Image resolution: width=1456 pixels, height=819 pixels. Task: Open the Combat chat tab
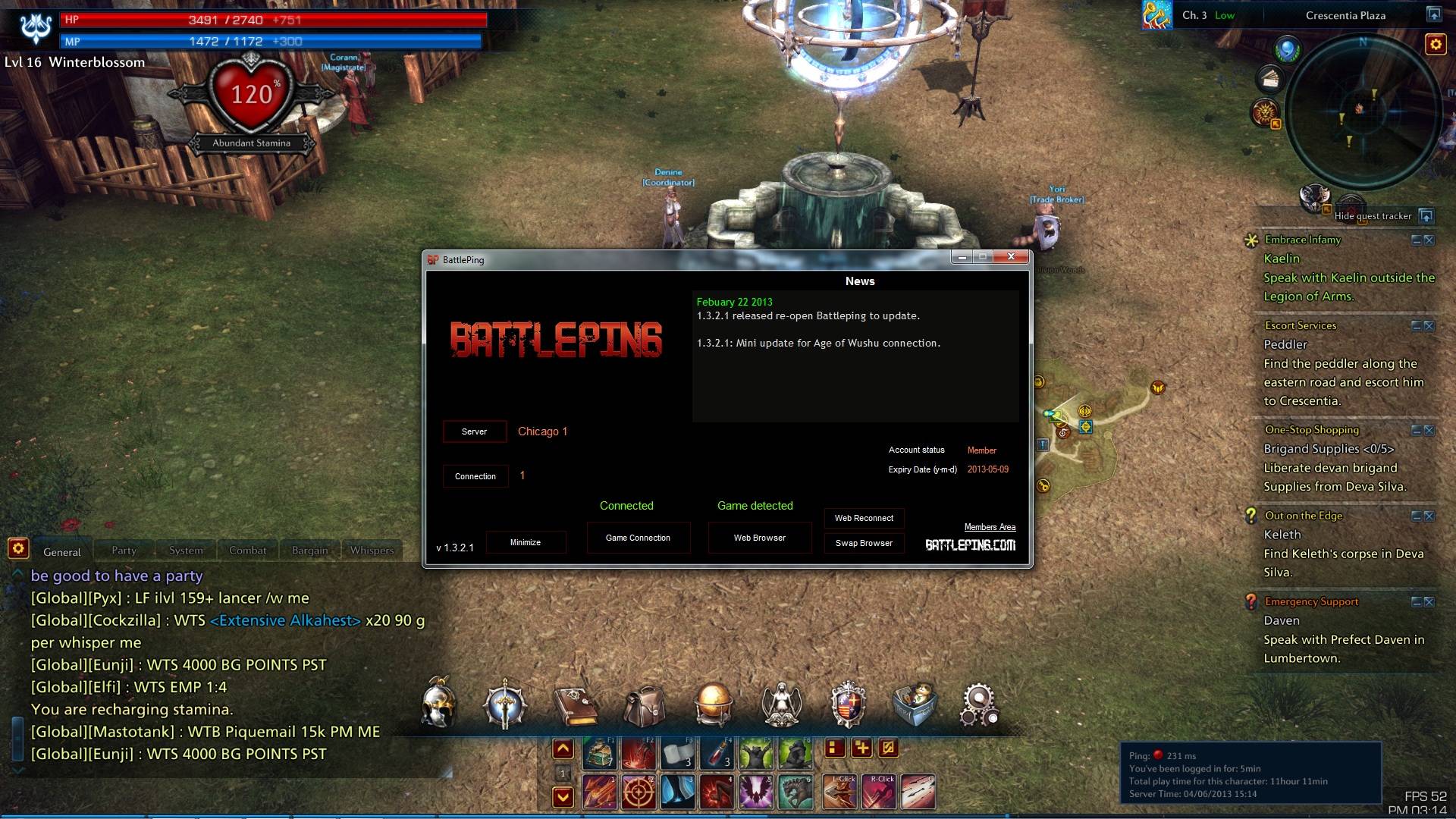pos(248,551)
